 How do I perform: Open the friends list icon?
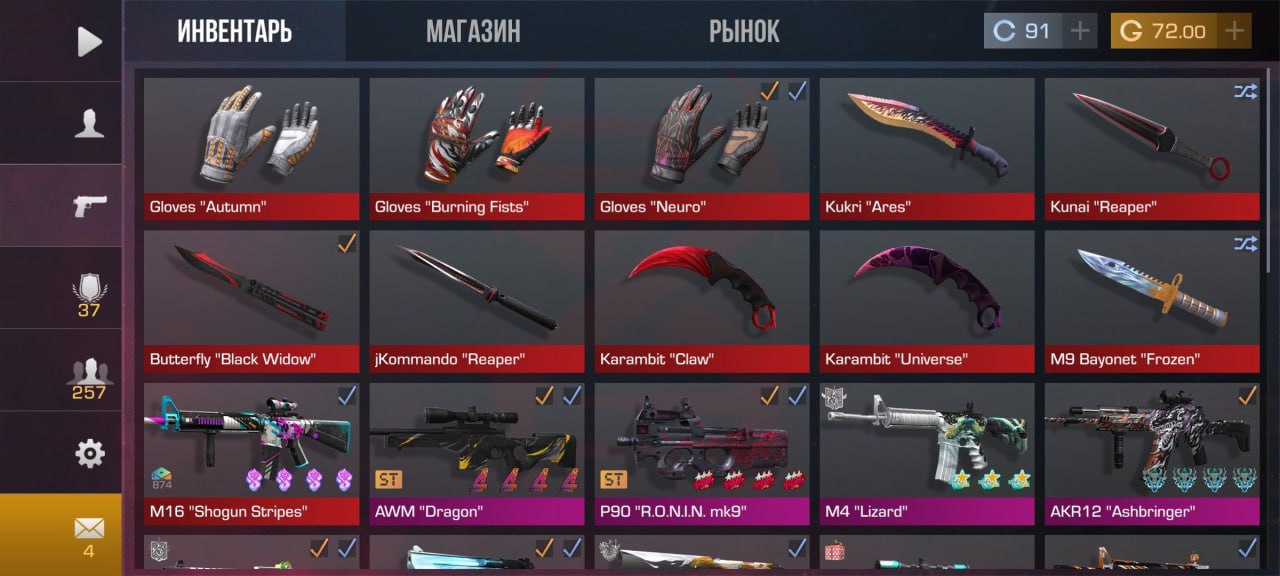click(x=89, y=375)
